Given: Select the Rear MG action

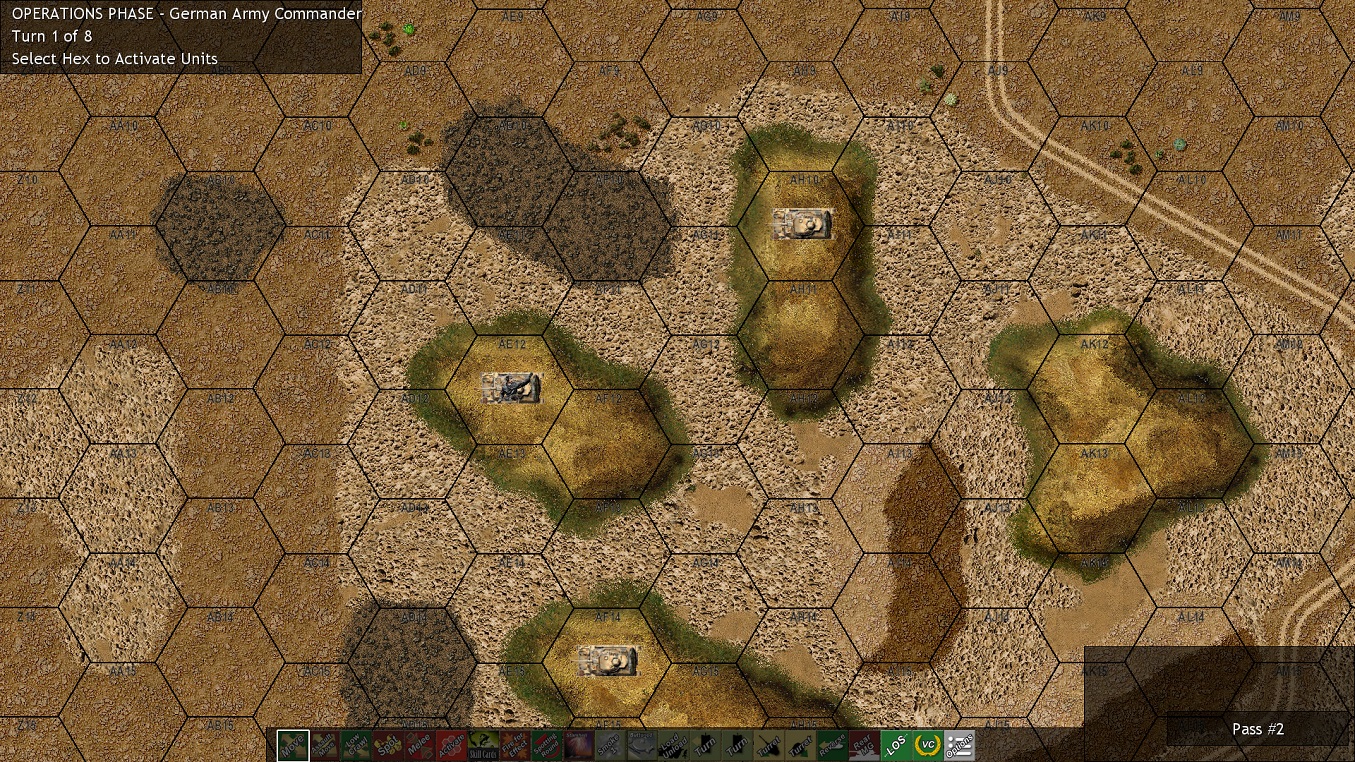Looking at the screenshot, I should point(864,745).
